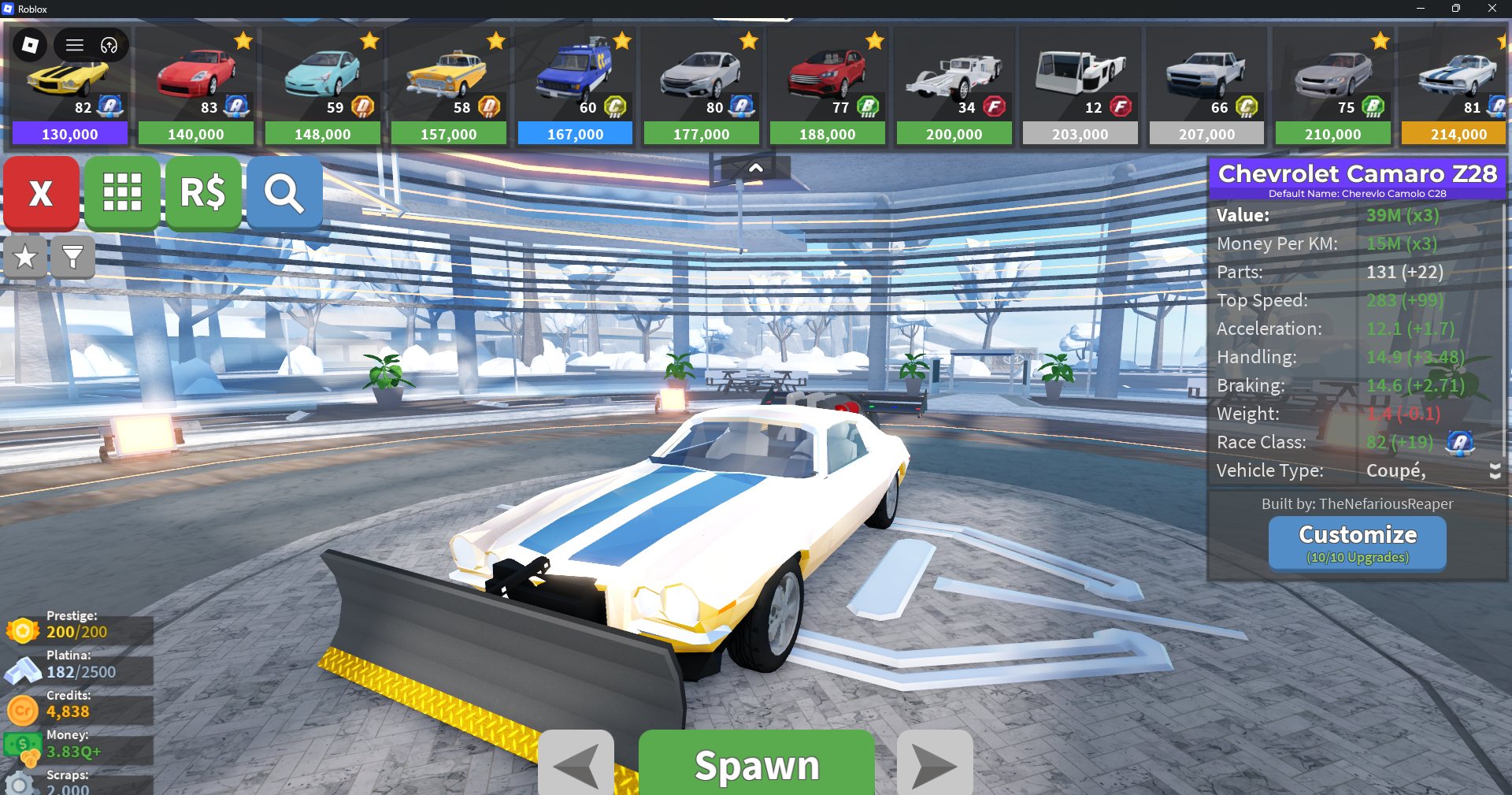Minimize the Roblox window
Screen dimensions: 1512x795
pyautogui.click(x=1420, y=9)
